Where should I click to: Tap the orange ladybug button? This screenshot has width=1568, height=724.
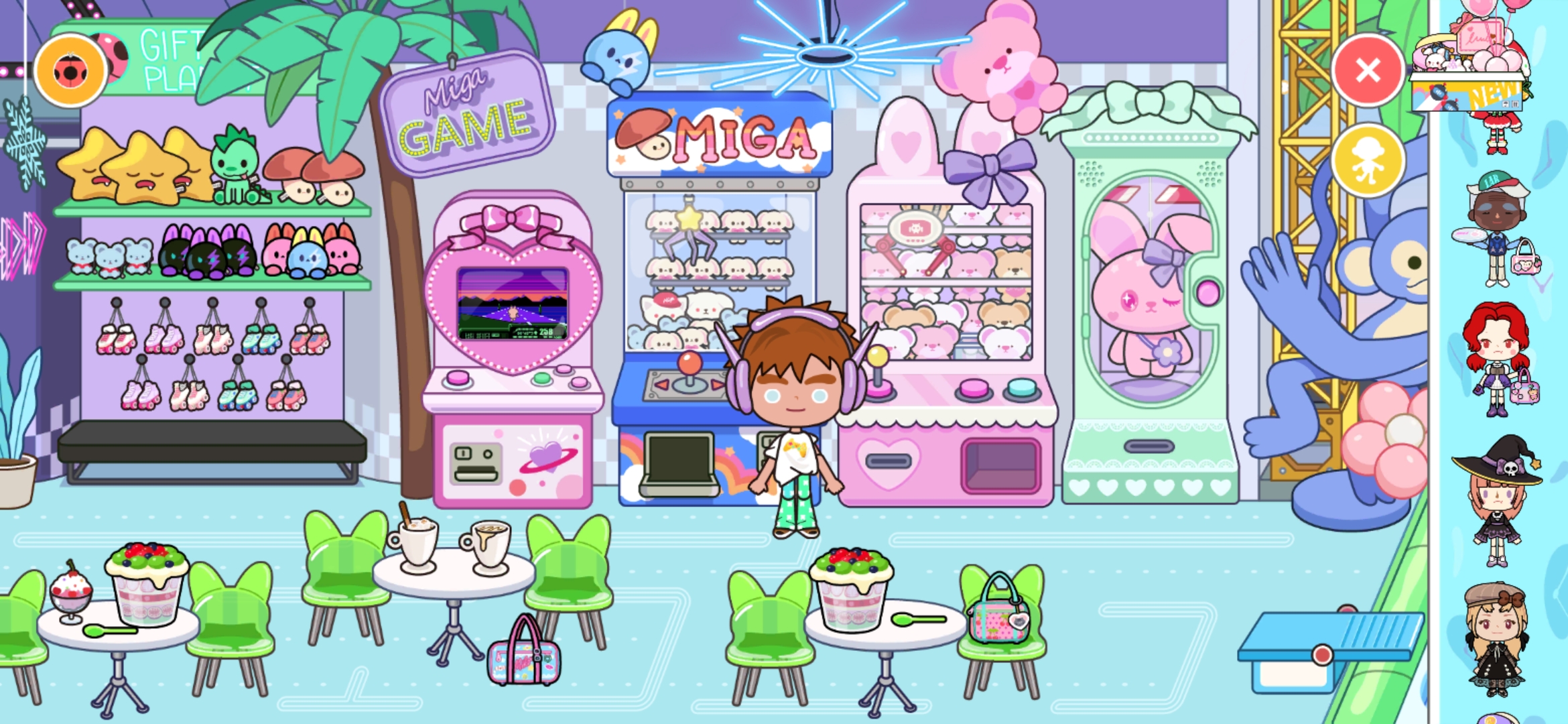(x=70, y=71)
